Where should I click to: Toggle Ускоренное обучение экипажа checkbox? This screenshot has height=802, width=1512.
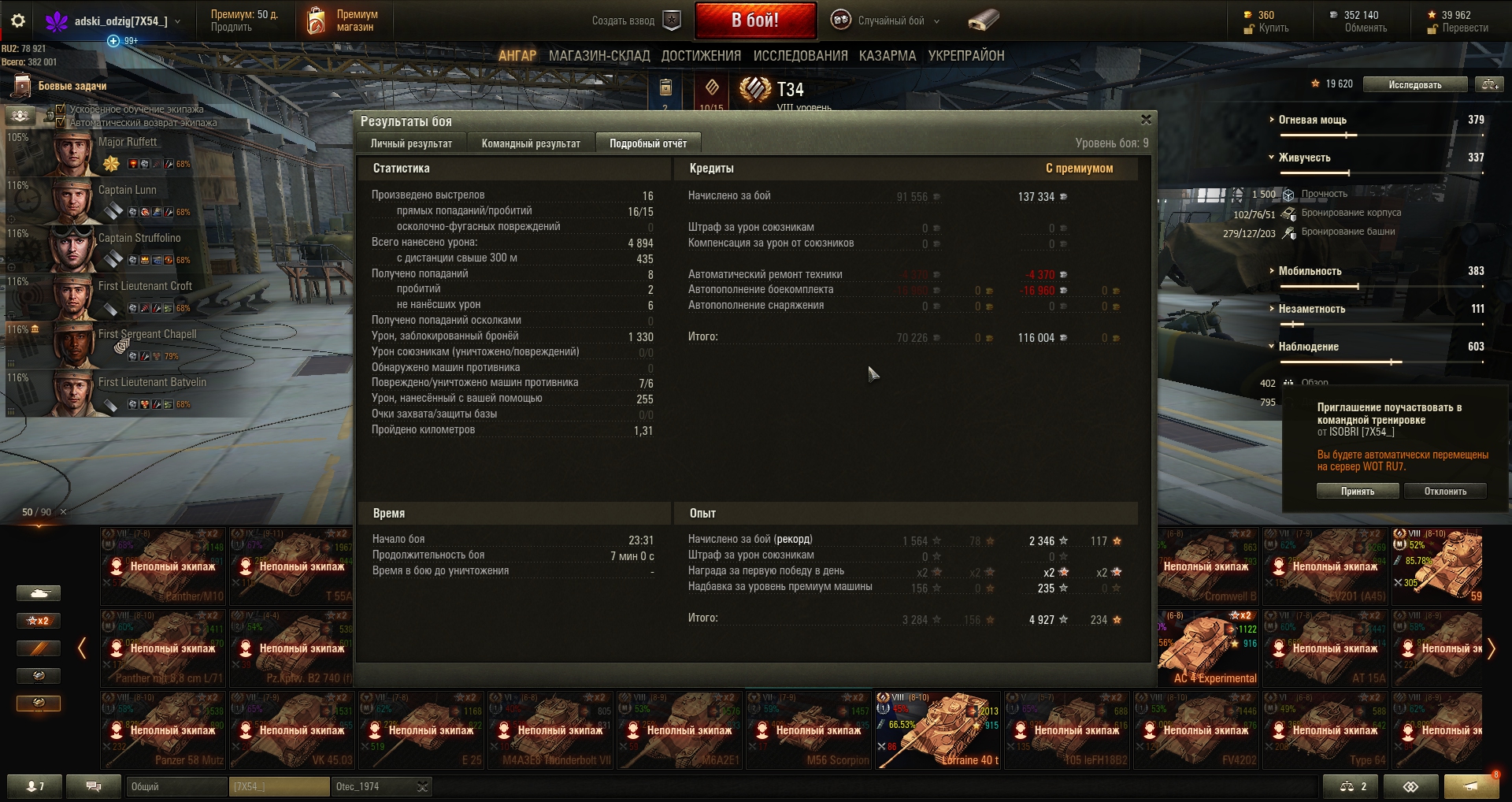pos(61,110)
